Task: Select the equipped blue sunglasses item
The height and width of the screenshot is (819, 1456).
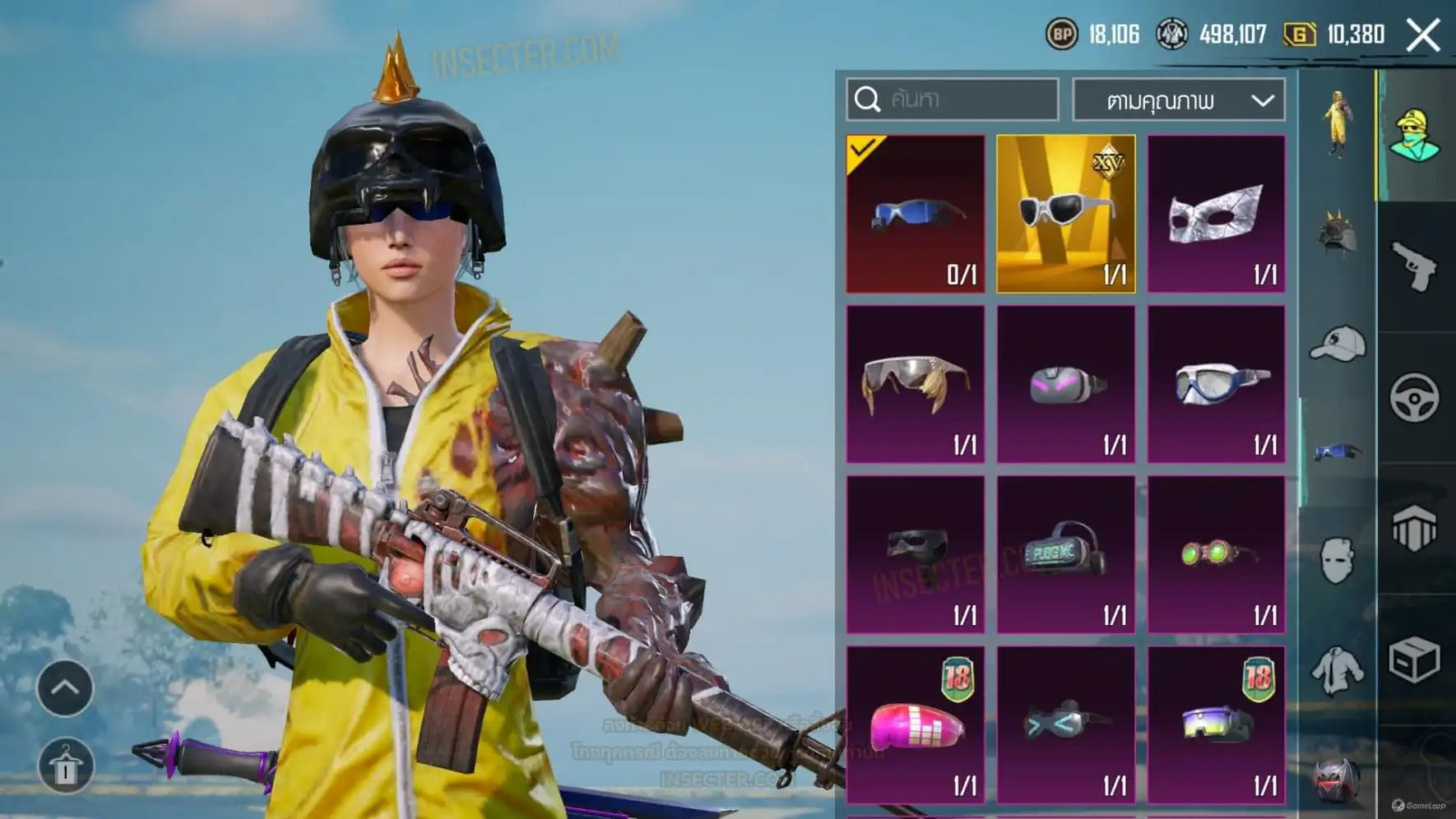Action: click(916, 214)
